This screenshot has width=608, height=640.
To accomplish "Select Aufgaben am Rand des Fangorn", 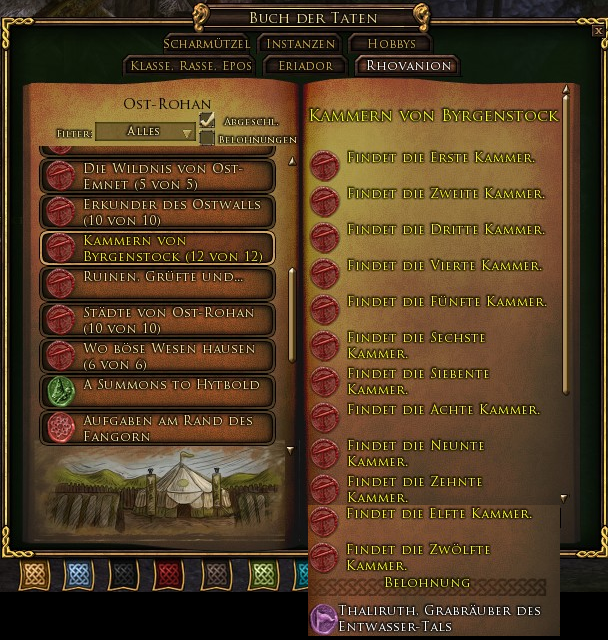I will click(157, 428).
